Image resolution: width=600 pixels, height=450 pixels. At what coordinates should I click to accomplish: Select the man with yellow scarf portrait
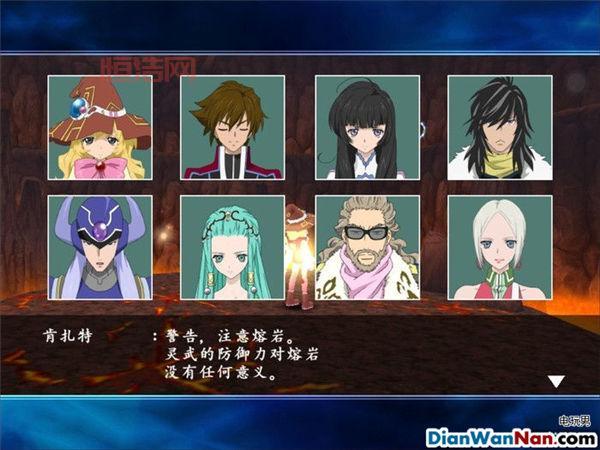click(x=499, y=127)
